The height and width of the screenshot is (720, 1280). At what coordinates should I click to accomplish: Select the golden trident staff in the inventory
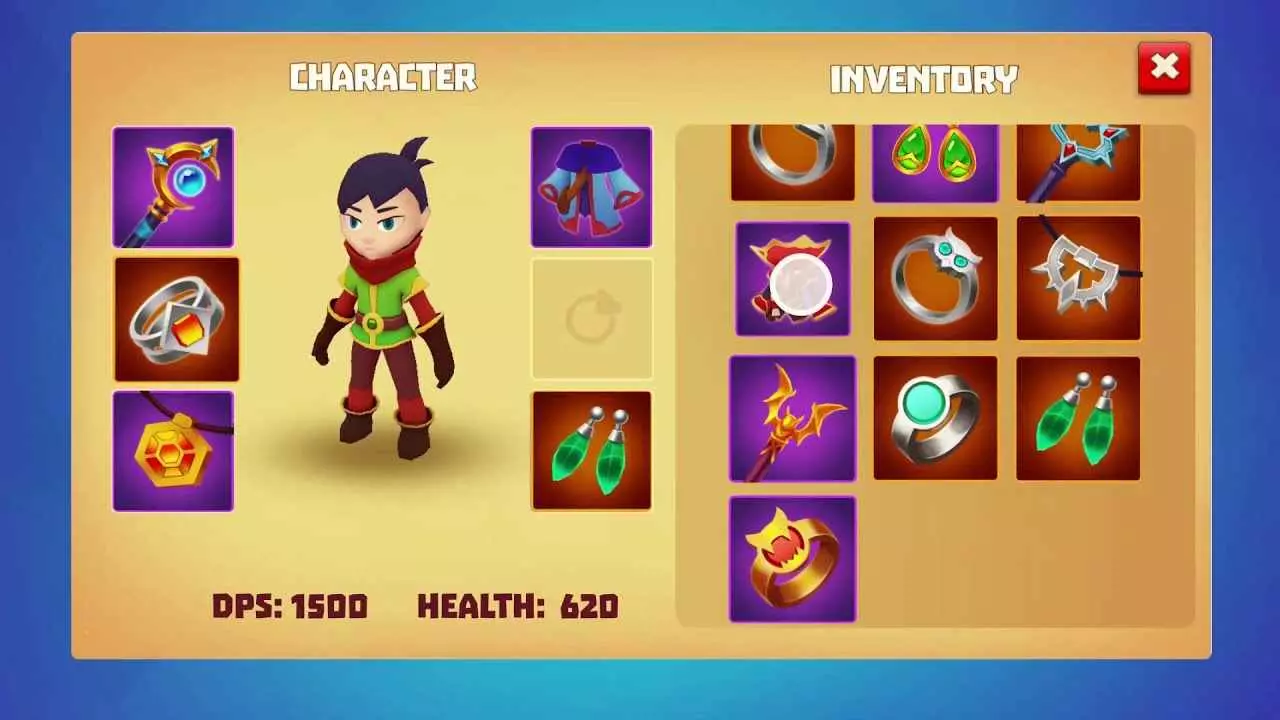pos(792,418)
